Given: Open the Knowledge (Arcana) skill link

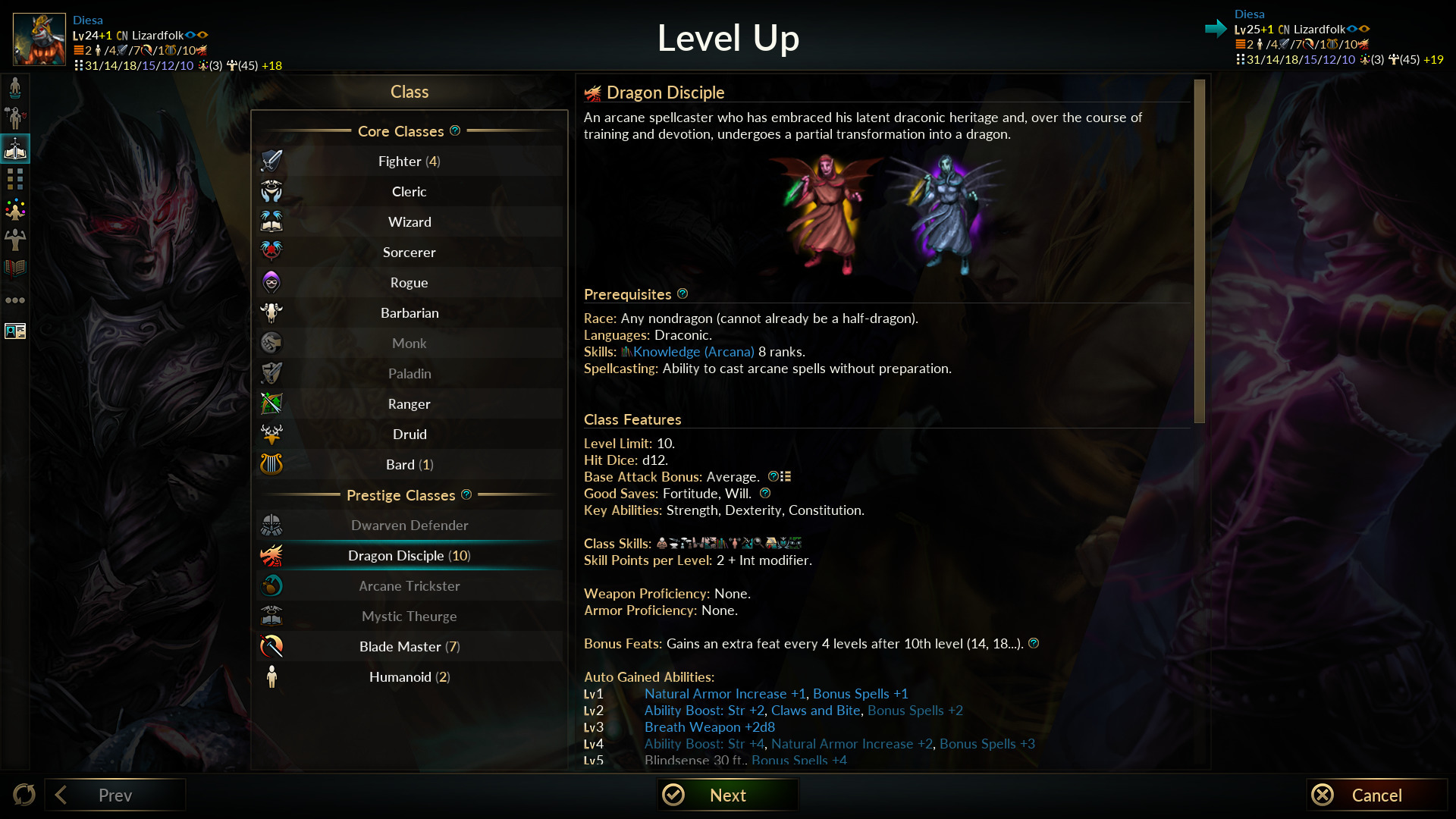Looking at the screenshot, I should 692,351.
